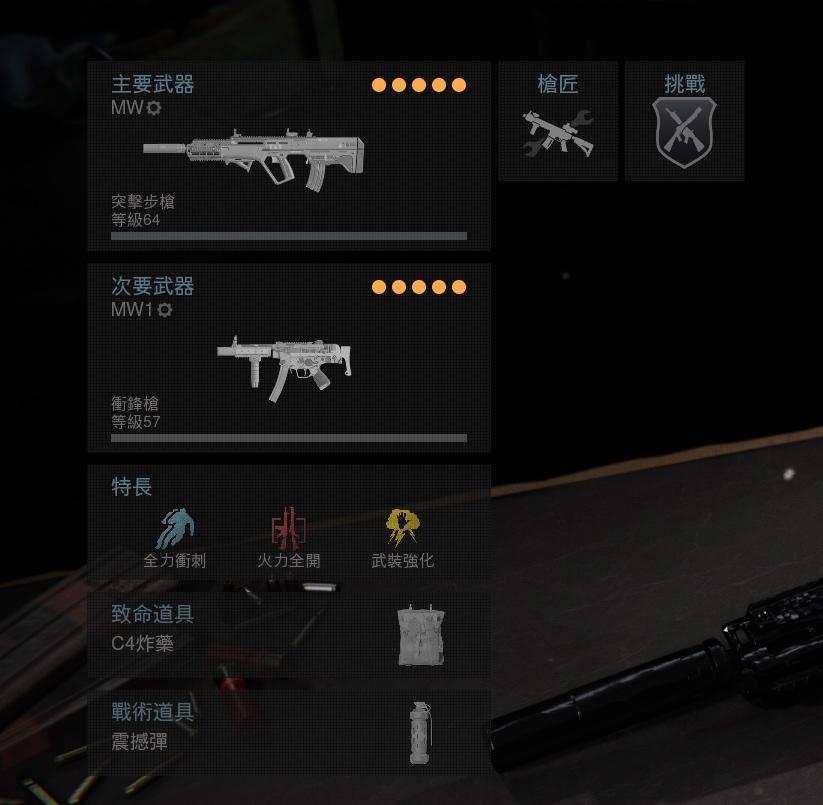Select the C4 lethal equipment slot
Screen dimensions: 823x805
pyautogui.click(x=288, y=635)
